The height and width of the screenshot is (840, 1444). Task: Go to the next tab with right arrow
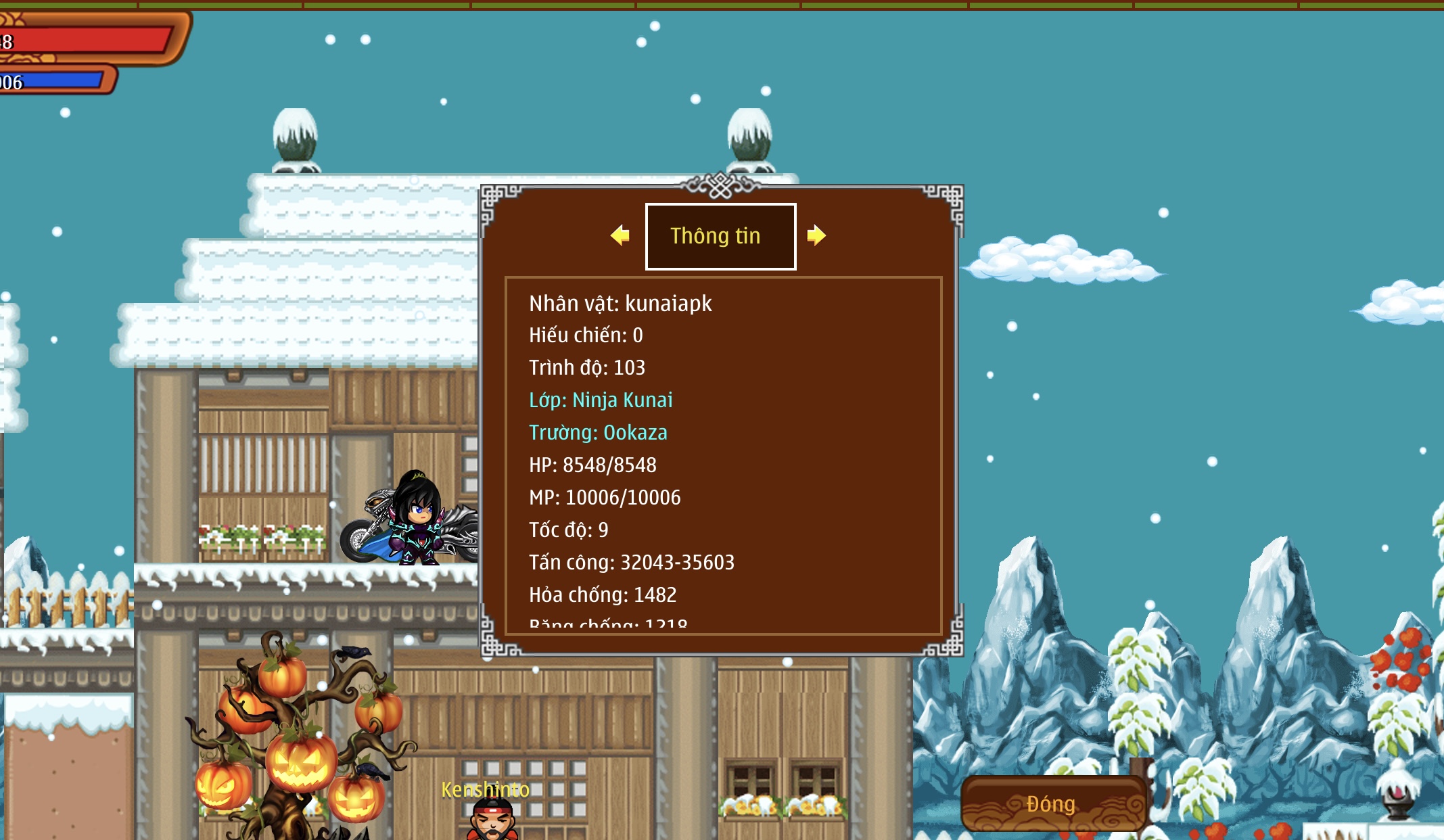pyautogui.click(x=816, y=235)
